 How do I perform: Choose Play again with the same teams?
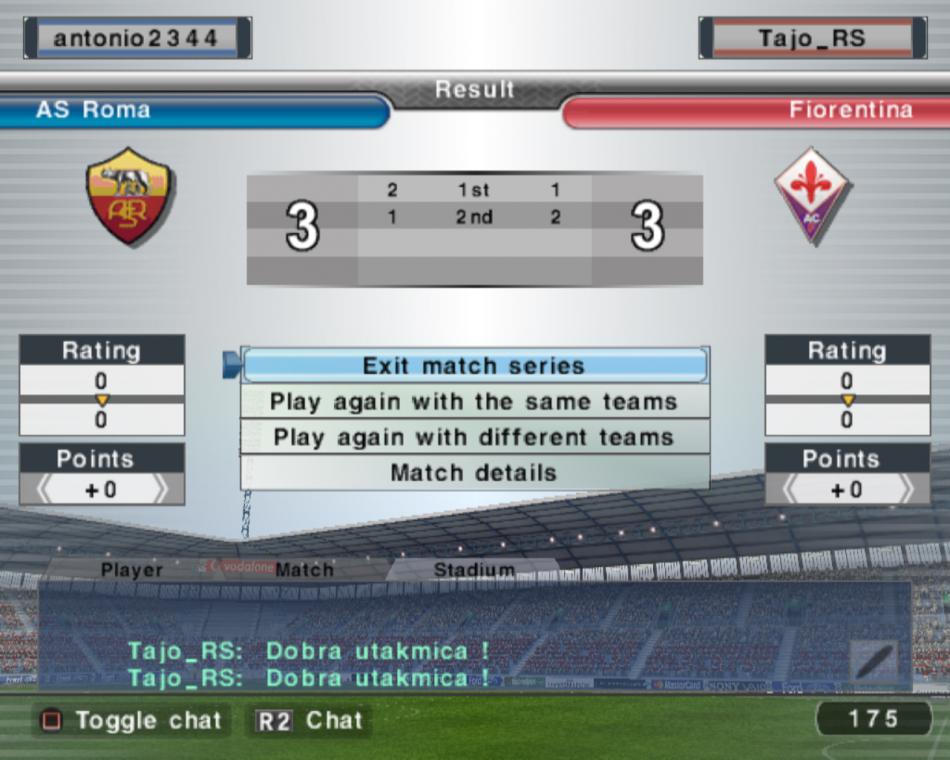coord(474,402)
